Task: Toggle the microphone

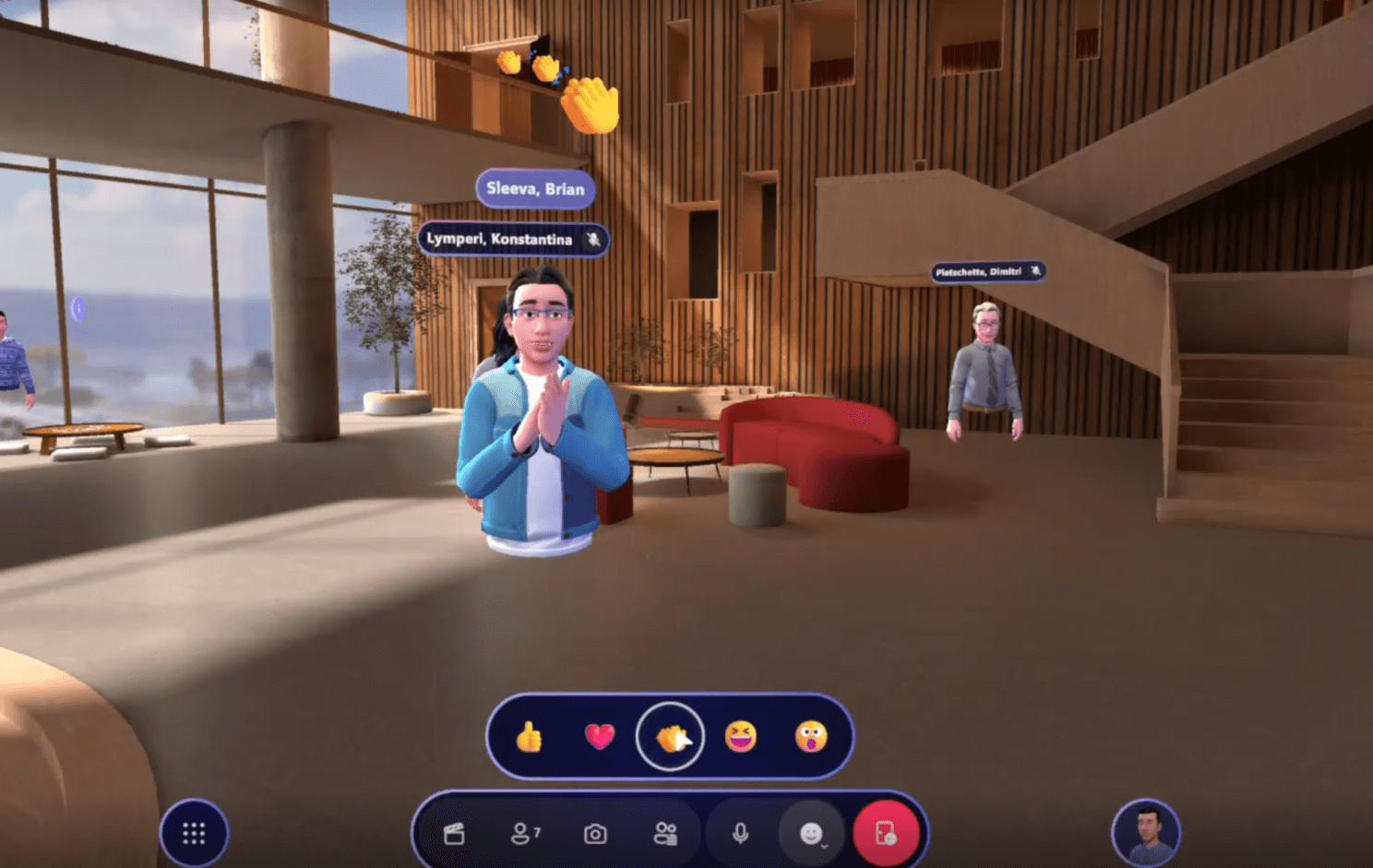Action: click(740, 834)
